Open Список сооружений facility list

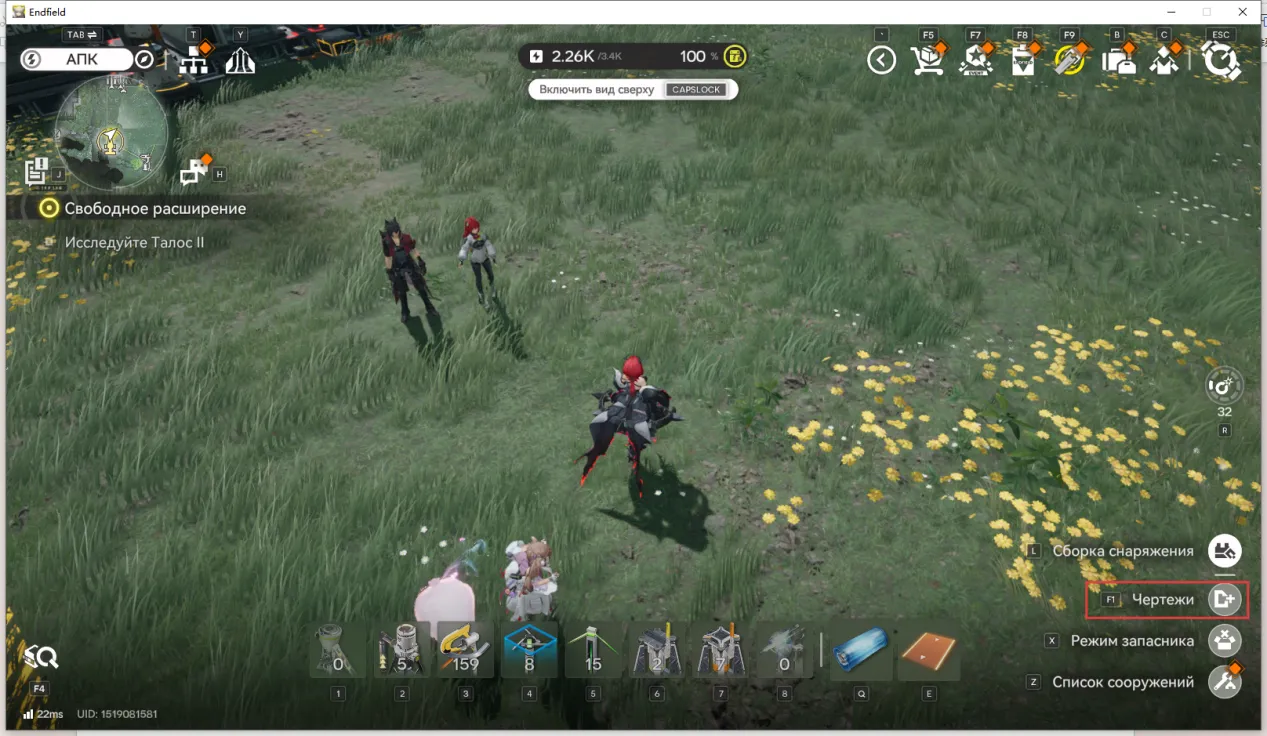click(x=1224, y=682)
